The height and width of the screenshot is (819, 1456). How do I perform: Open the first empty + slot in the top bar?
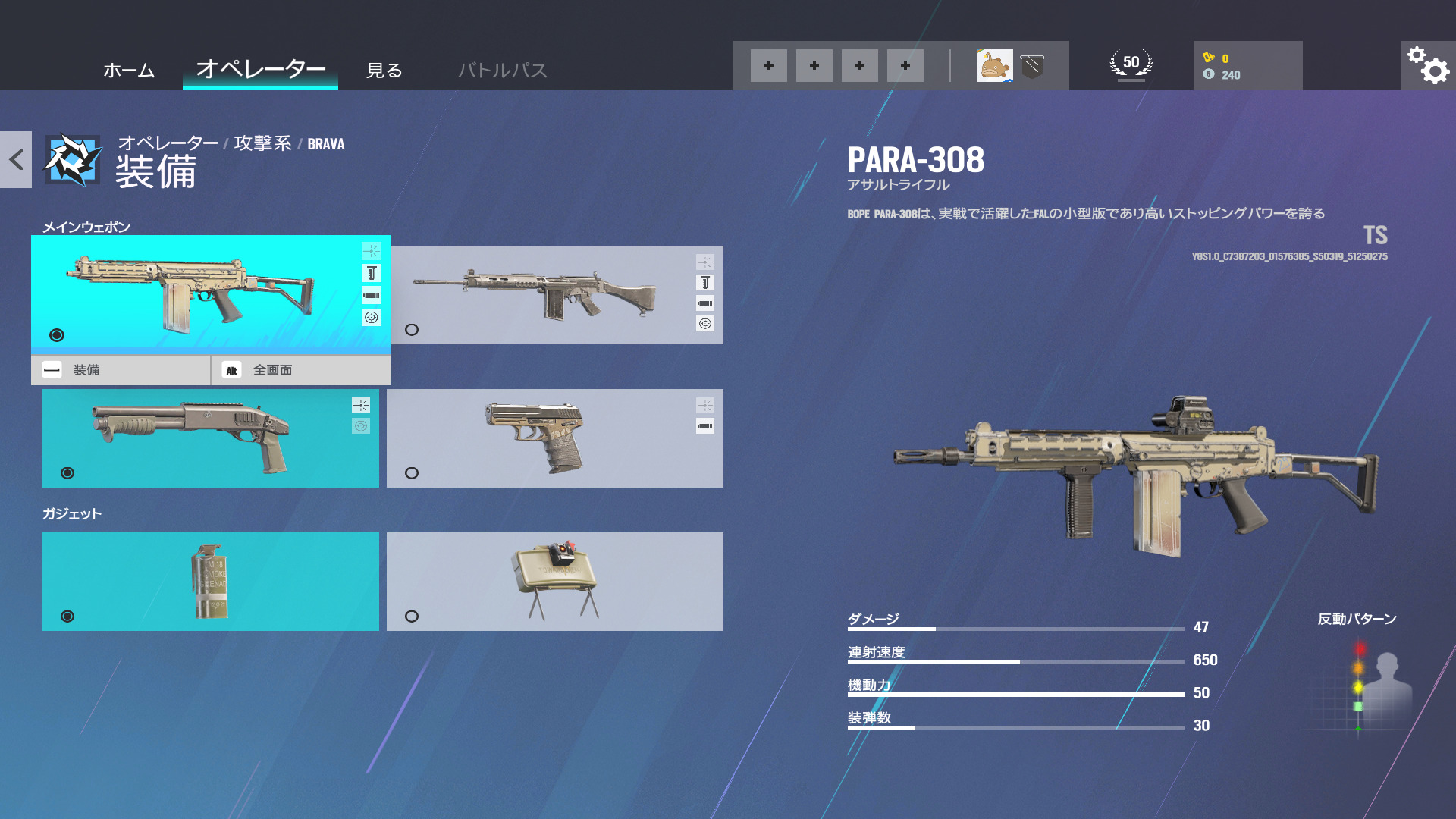pos(769,66)
